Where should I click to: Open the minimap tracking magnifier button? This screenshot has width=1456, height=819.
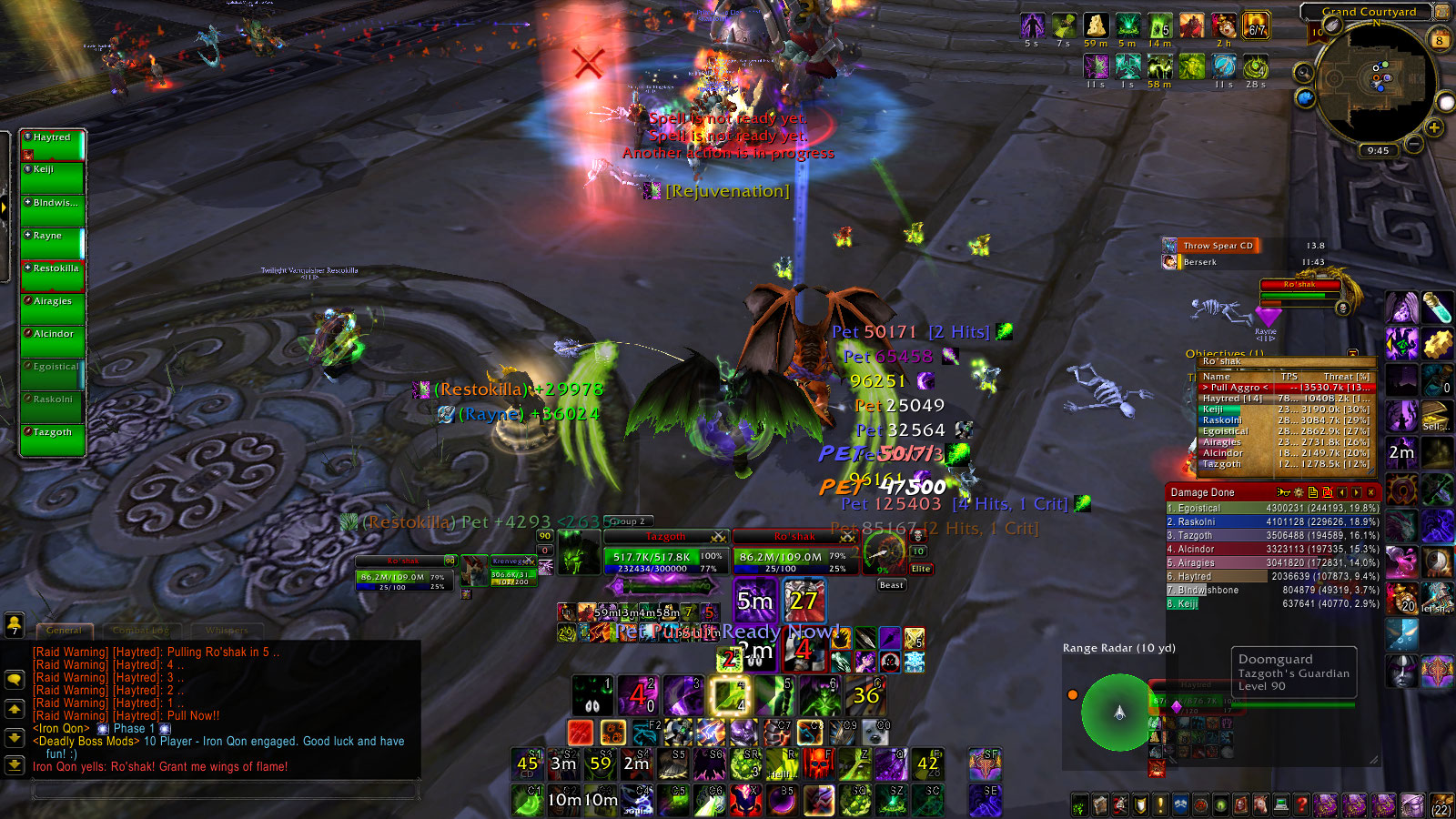(1304, 72)
